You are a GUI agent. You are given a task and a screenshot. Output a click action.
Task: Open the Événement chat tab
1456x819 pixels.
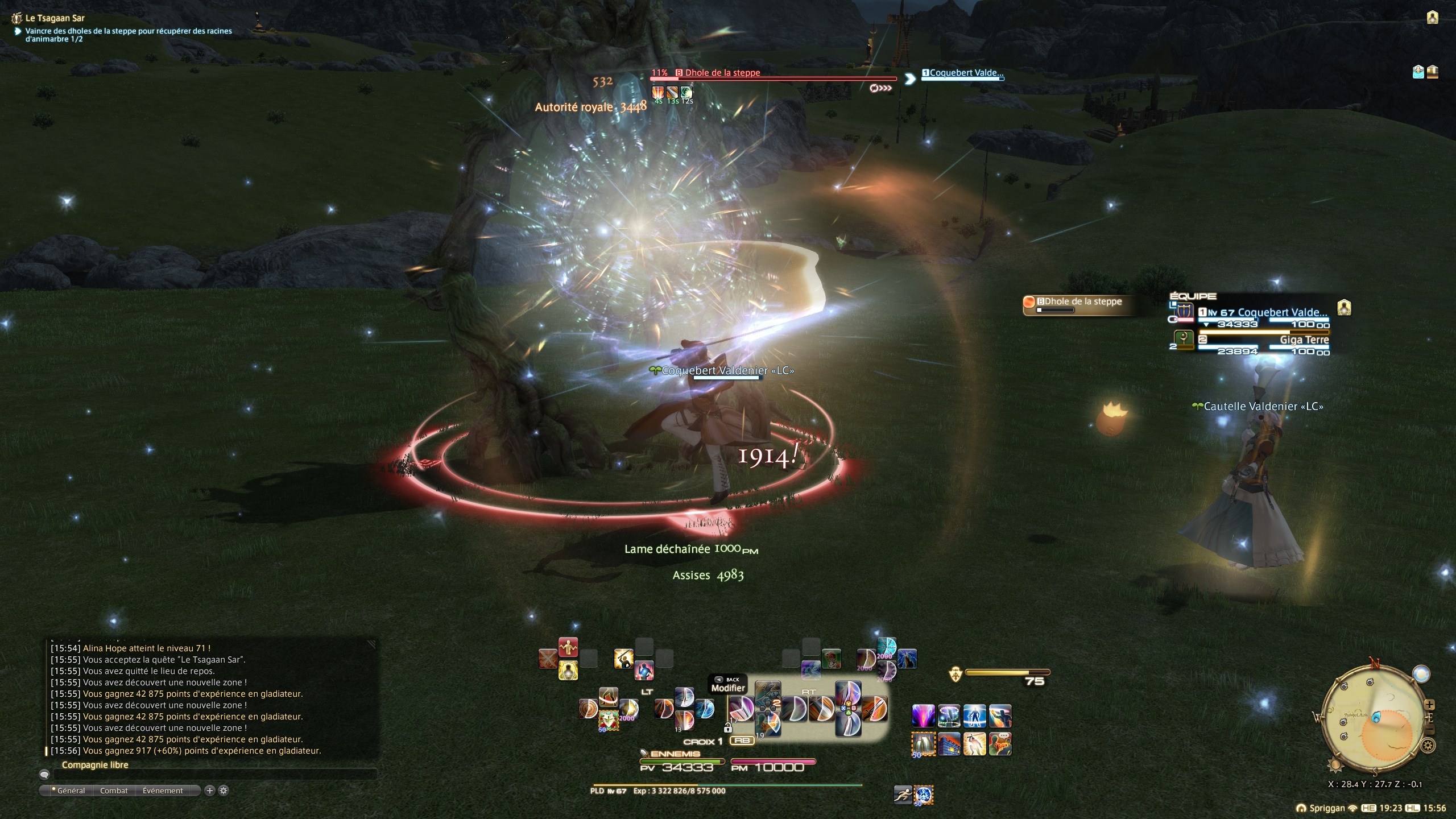click(163, 791)
